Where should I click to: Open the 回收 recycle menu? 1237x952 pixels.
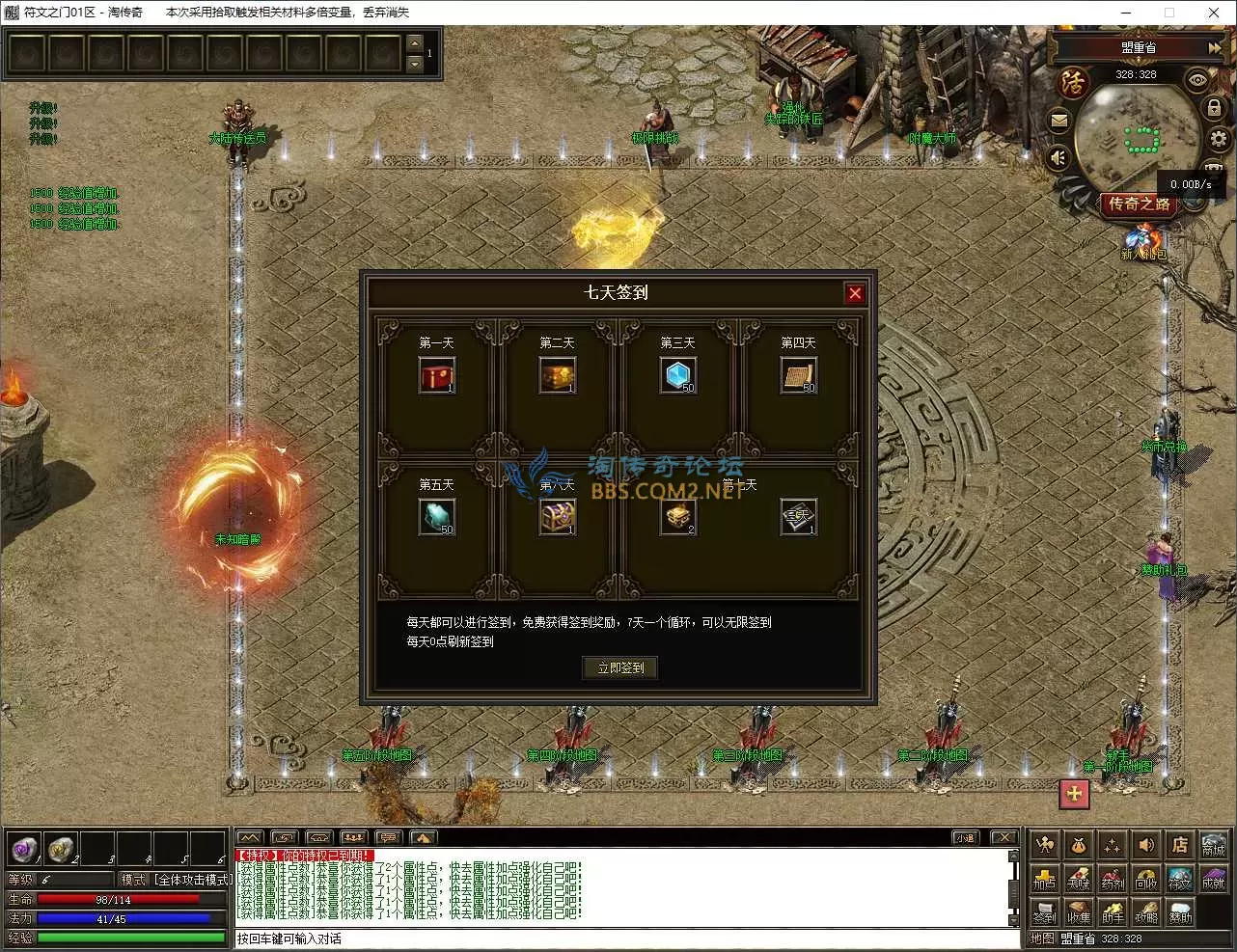pos(1145,878)
